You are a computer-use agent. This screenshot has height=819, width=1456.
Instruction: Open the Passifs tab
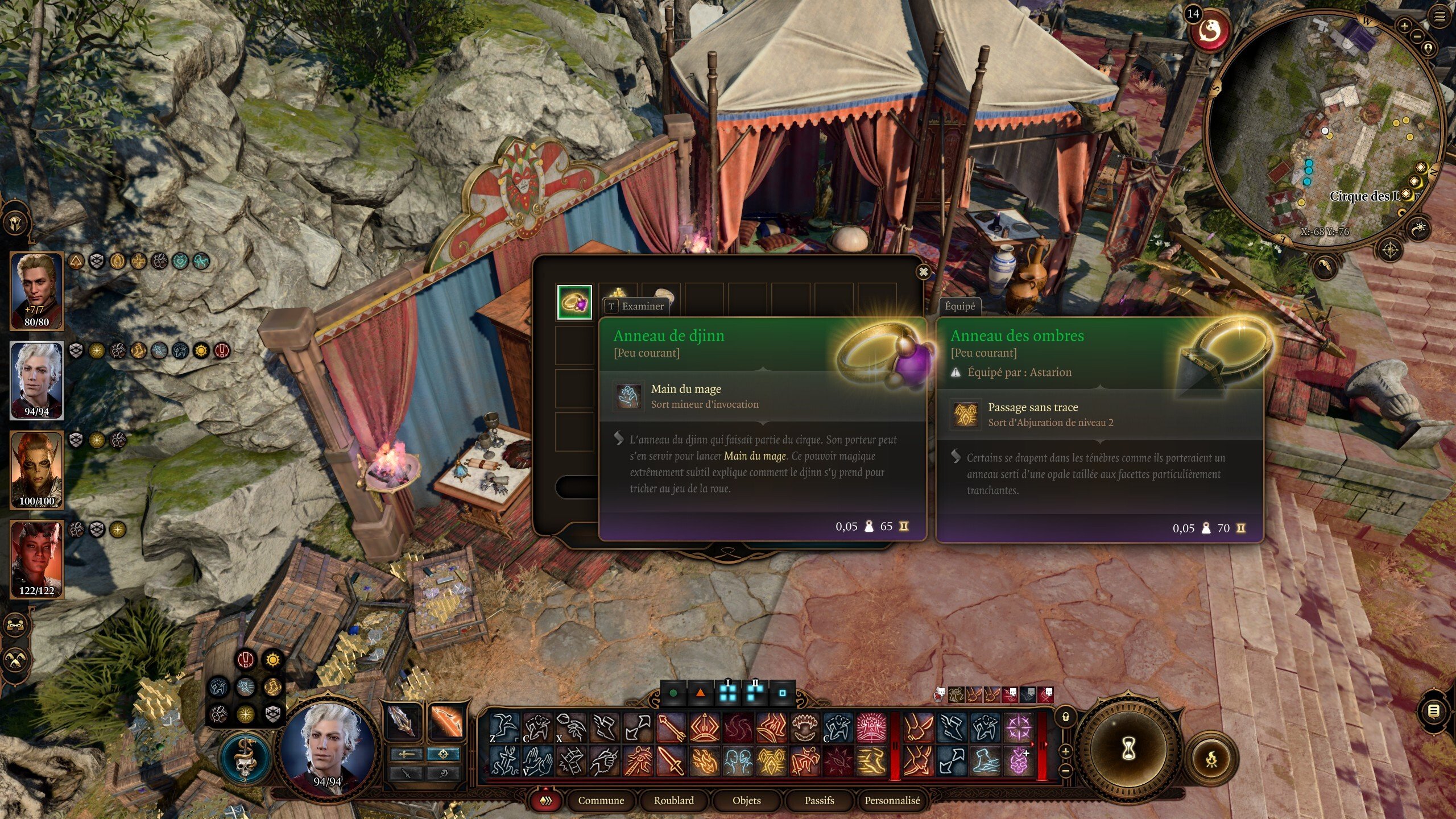click(819, 801)
